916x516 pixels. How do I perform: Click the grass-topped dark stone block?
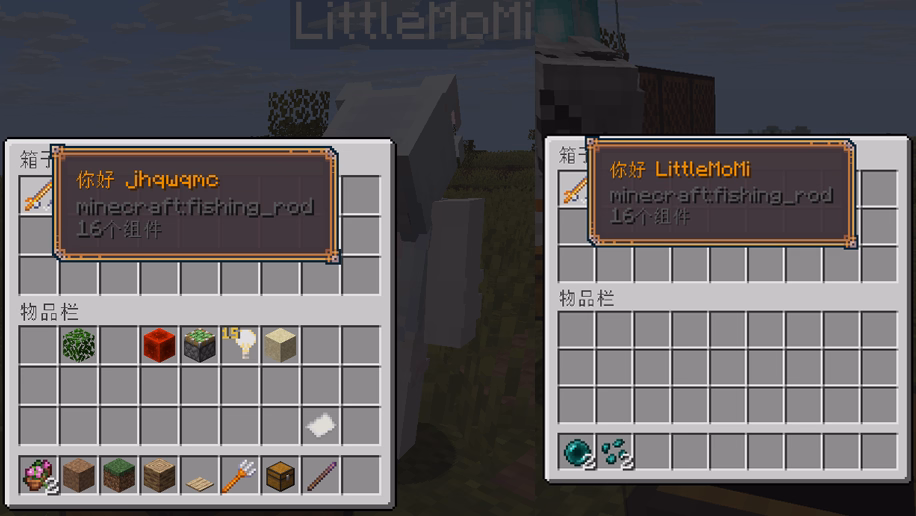pos(200,345)
